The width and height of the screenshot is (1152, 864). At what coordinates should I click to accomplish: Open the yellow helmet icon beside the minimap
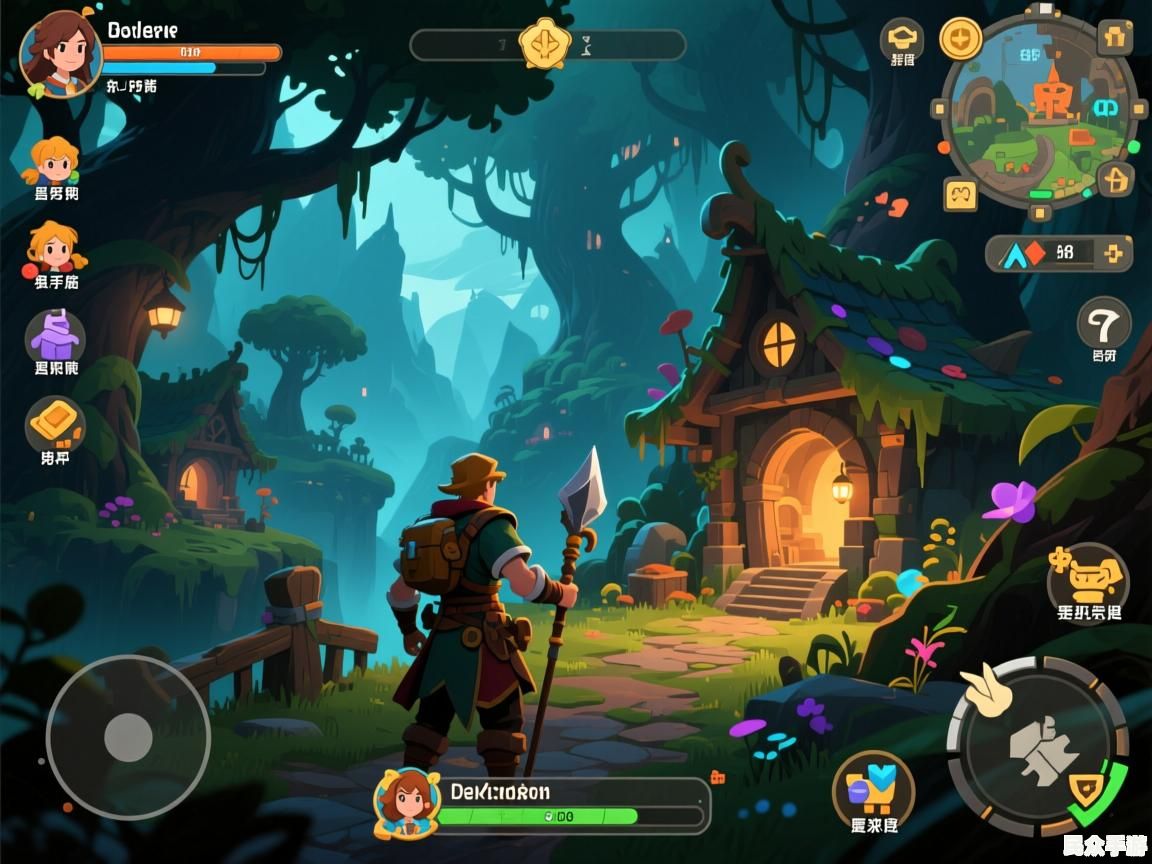coord(901,38)
